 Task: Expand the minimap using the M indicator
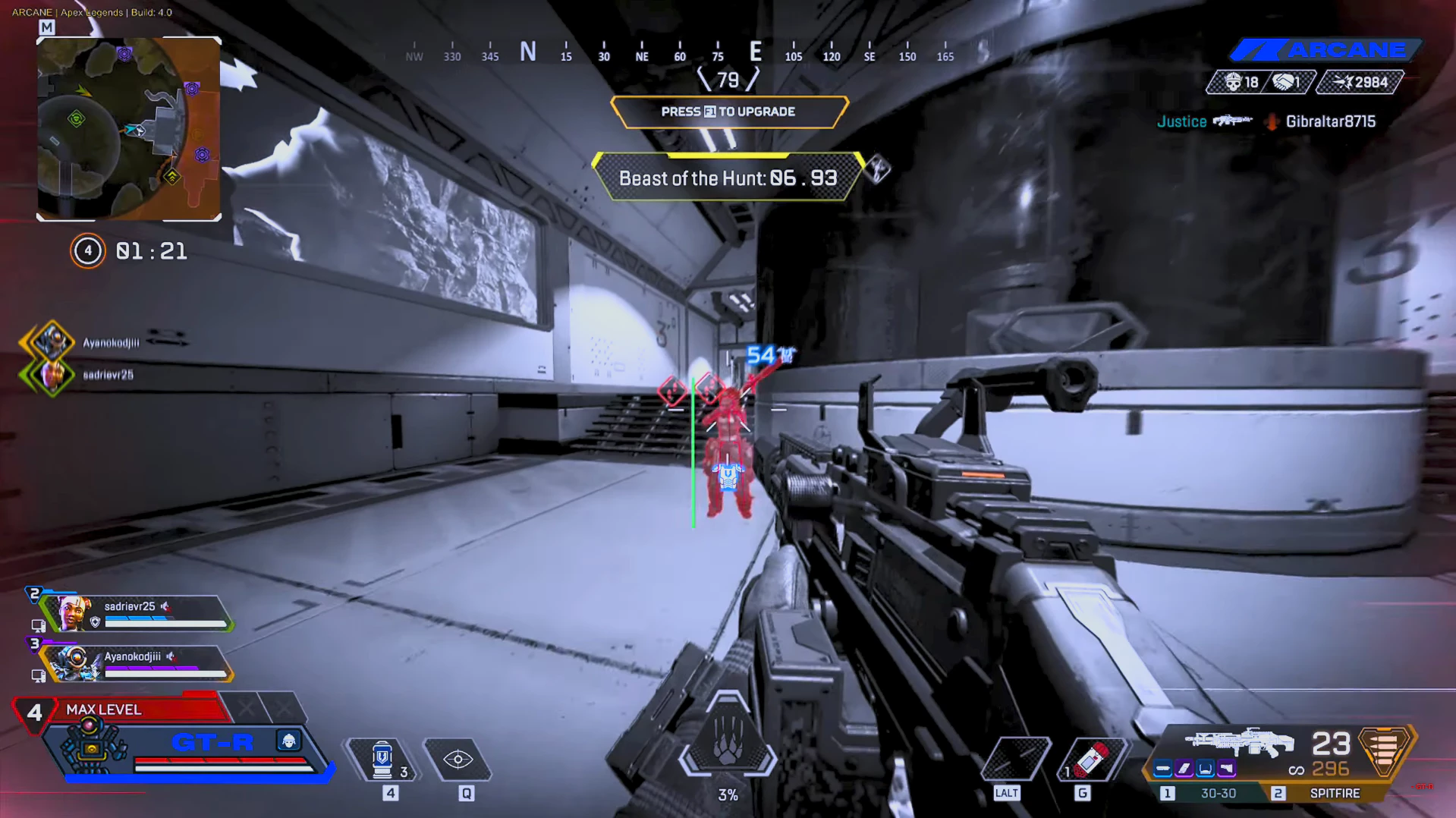[48, 26]
